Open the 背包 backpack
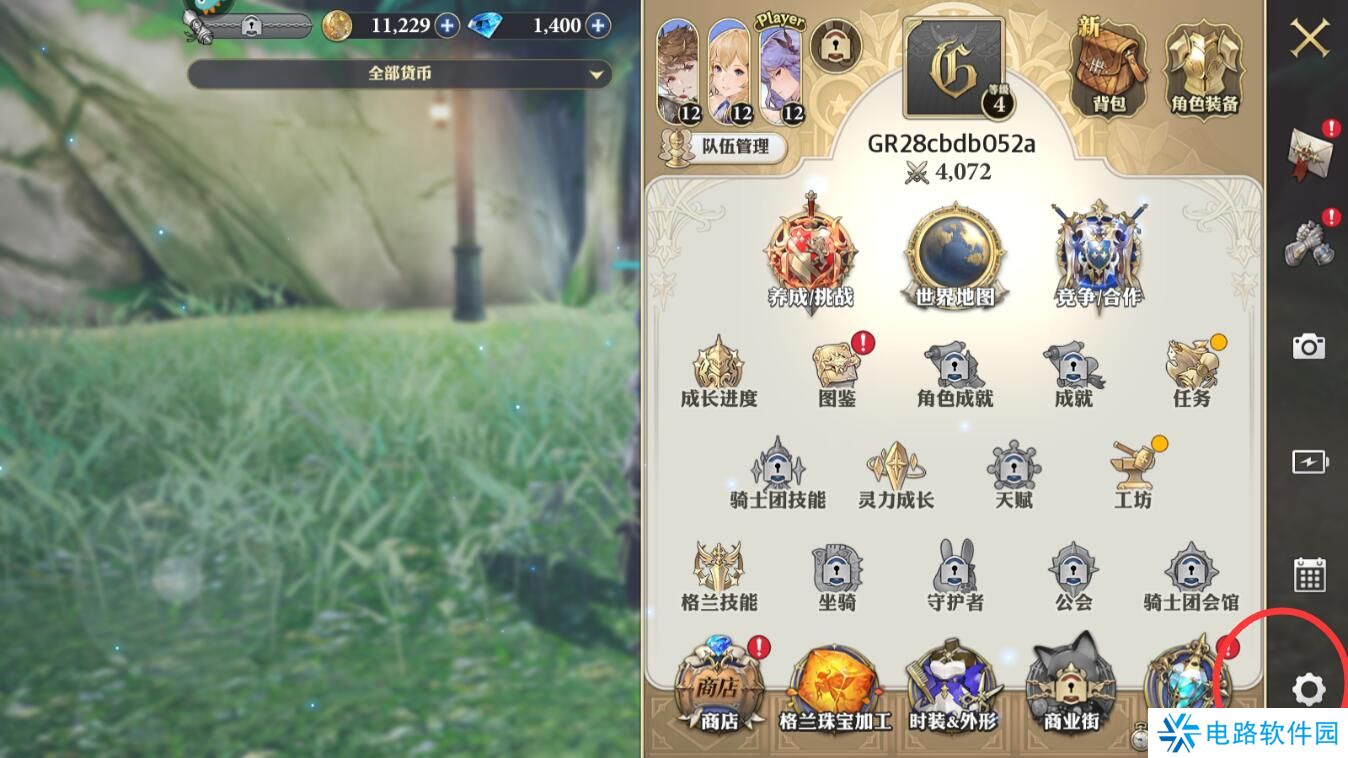 tap(1108, 68)
